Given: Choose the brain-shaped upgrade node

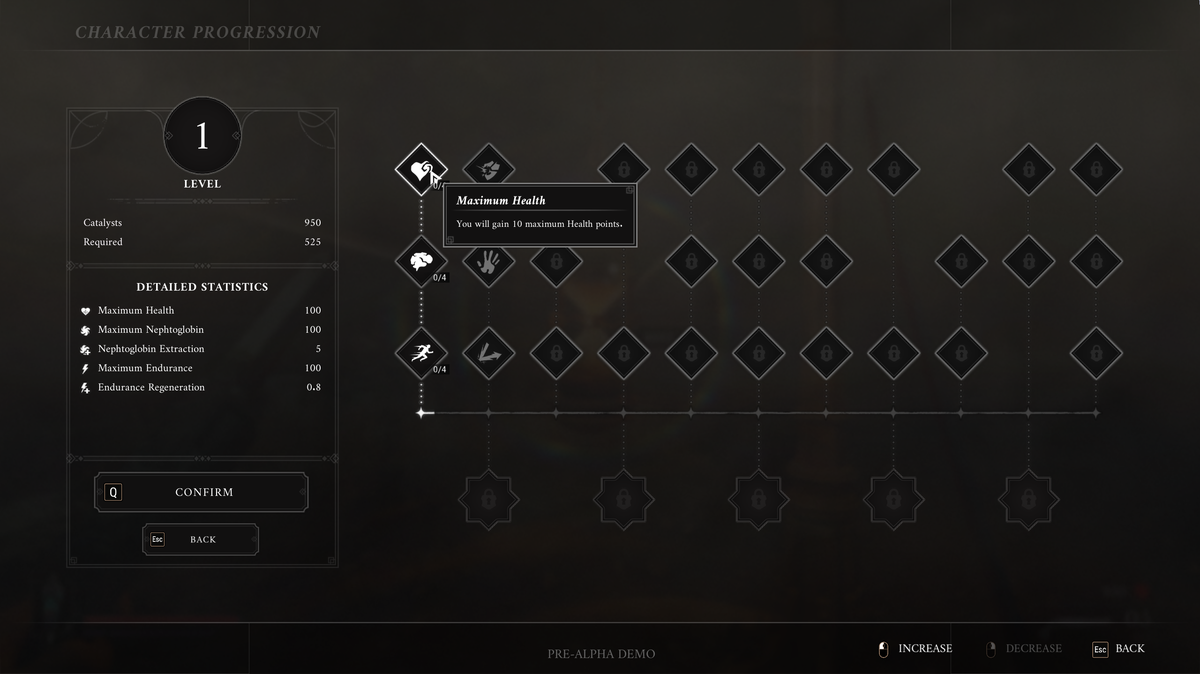Looking at the screenshot, I should (x=421, y=261).
